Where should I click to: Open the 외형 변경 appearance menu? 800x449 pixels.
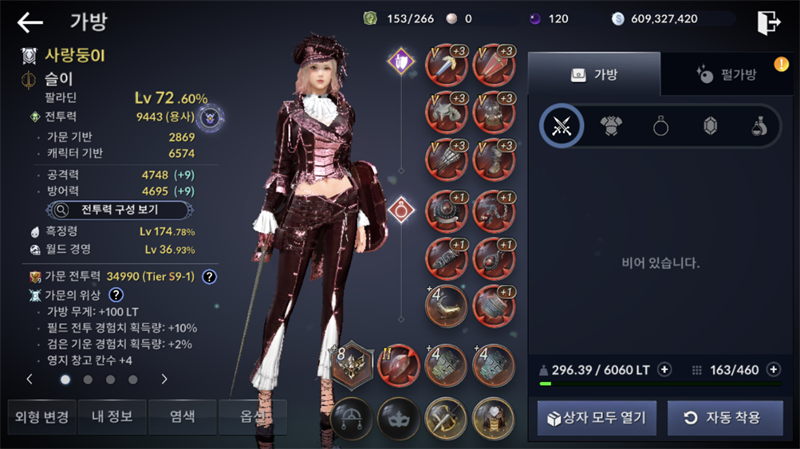tap(39, 416)
